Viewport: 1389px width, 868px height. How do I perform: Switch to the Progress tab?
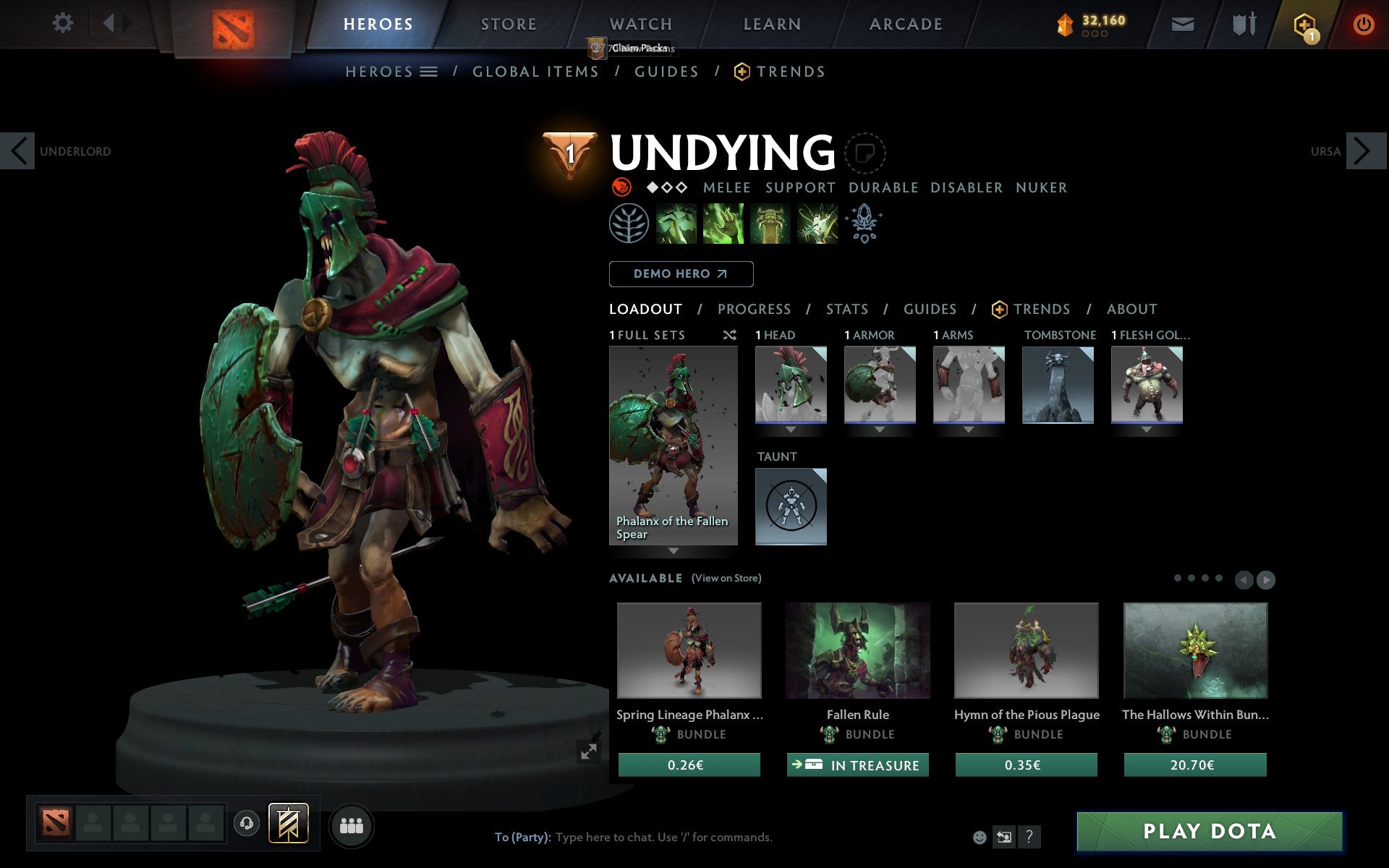pos(754,310)
